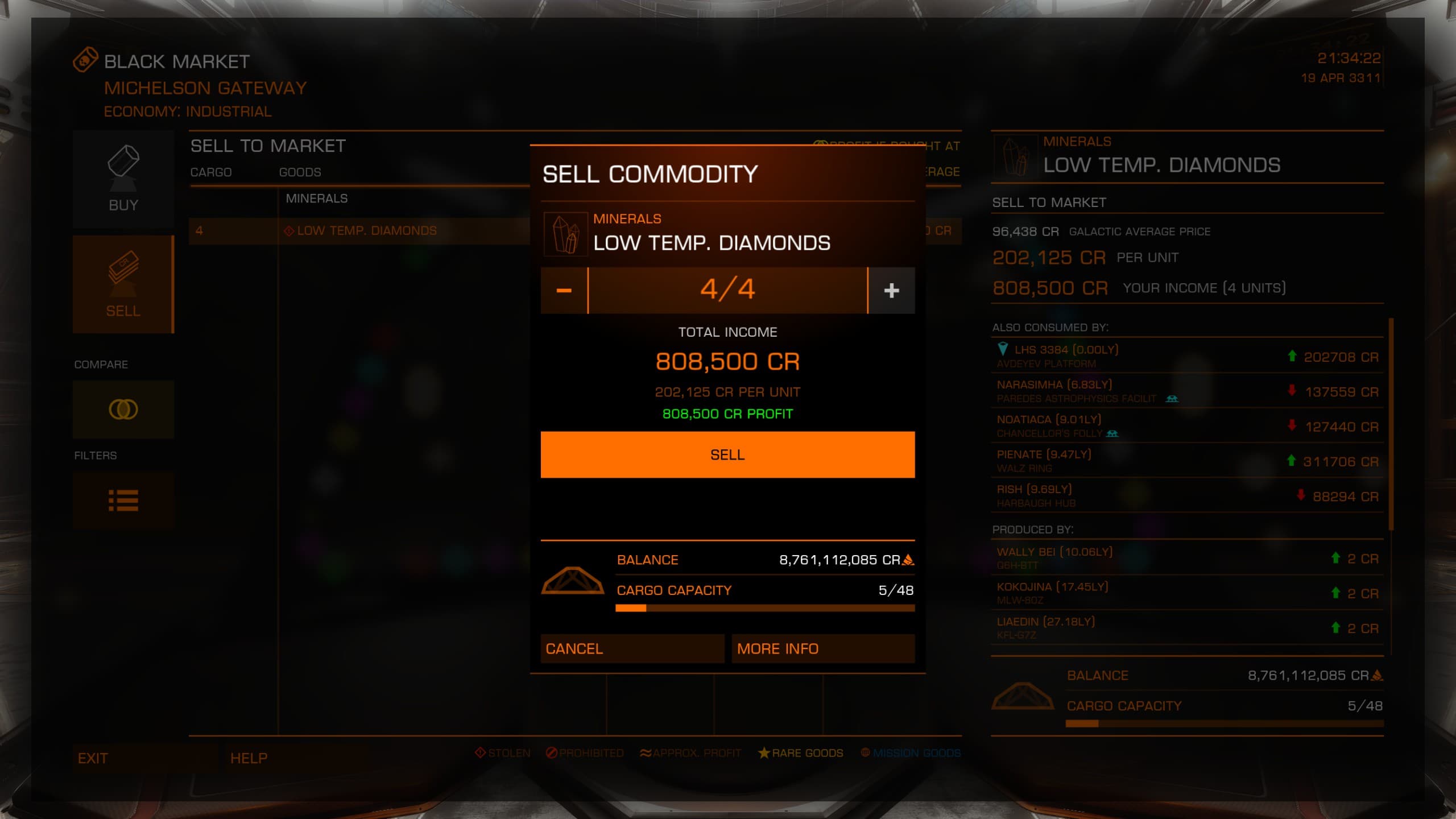
Task: Decrease sell quantity with the minus button
Action: [564, 290]
